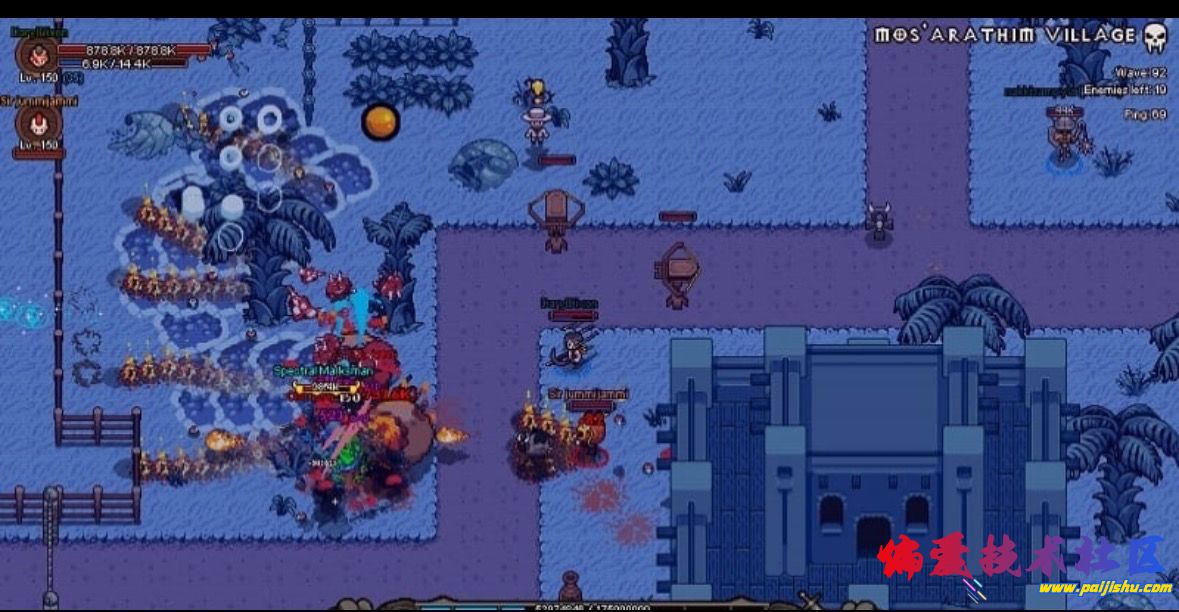
Task: Click the skull icon beside Mos'Arathim Village
Action: [1155, 38]
